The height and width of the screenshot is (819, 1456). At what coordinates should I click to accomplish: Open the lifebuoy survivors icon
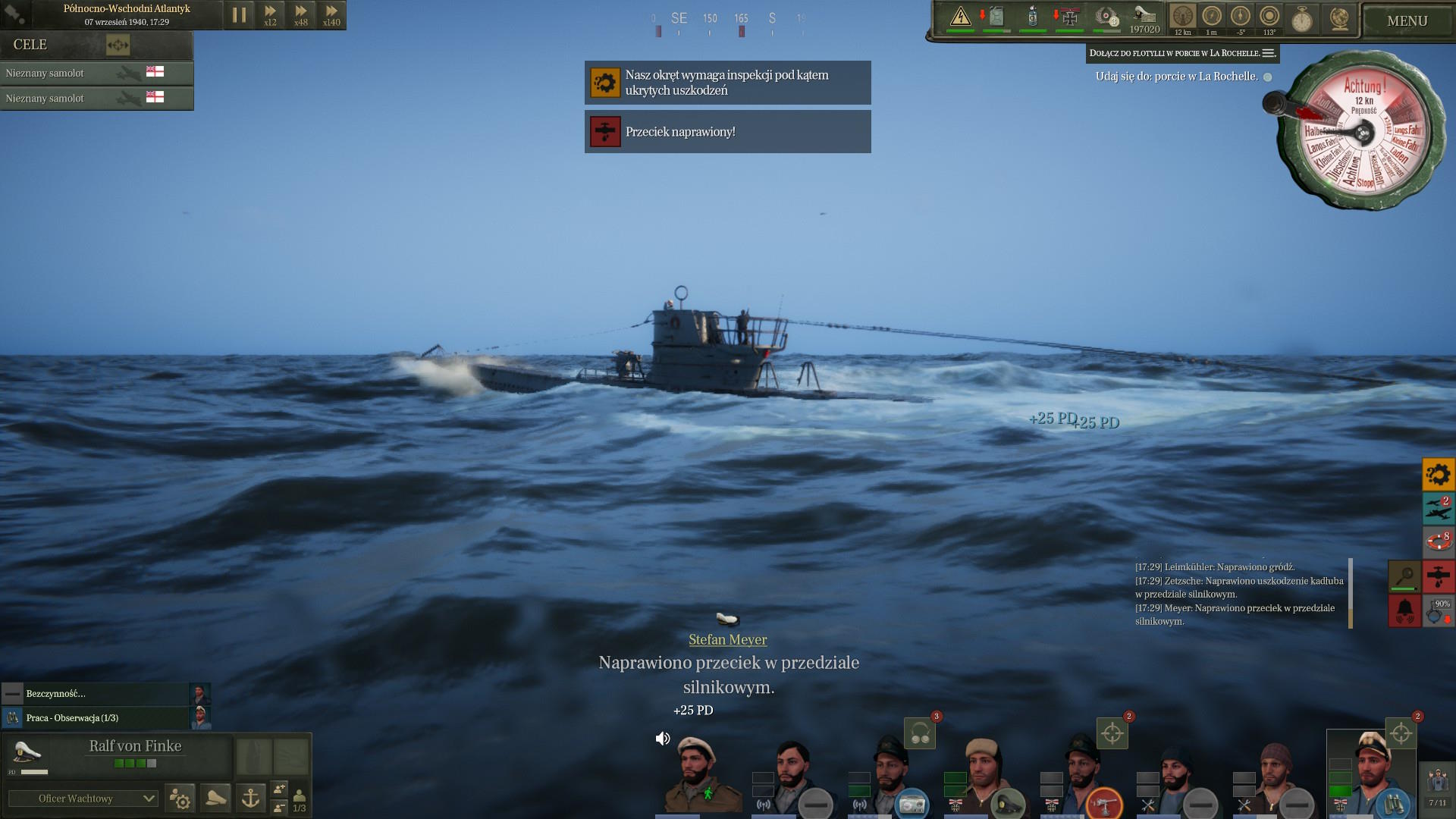1438,541
